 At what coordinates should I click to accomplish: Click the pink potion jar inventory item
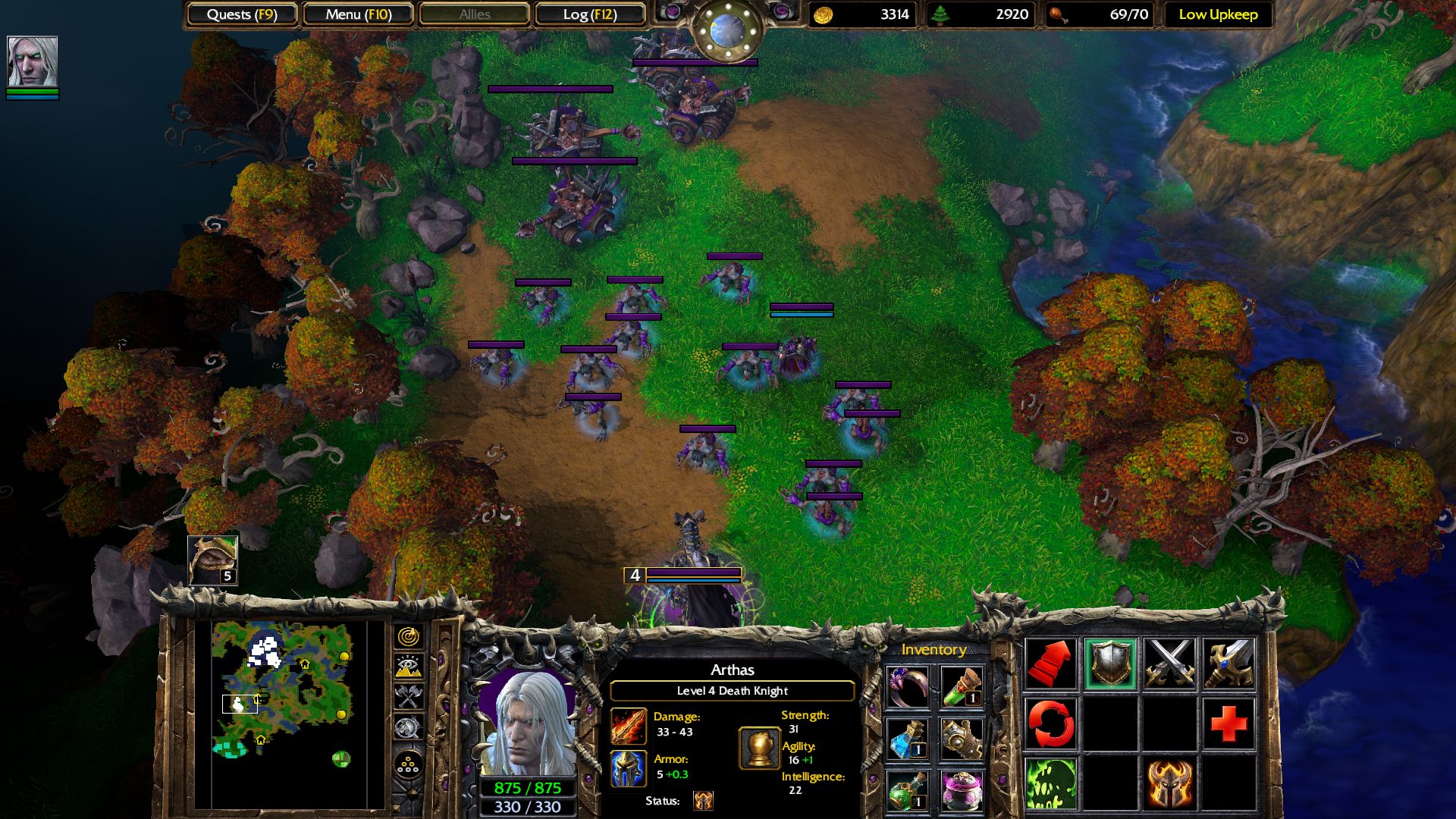click(x=962, y=791)
